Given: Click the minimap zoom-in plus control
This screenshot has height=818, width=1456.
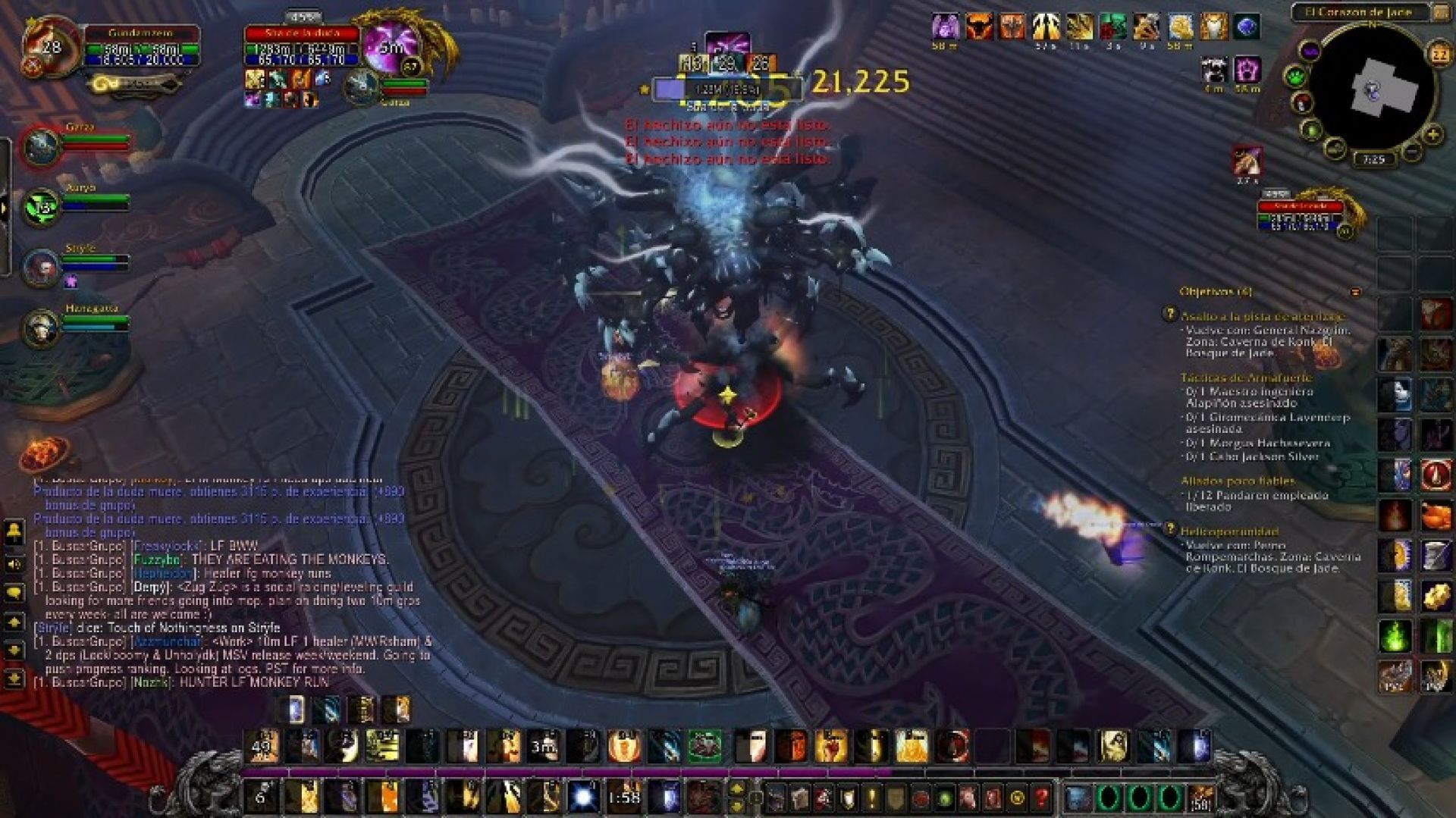Looking at the screenshot, I should [1433, 133].
